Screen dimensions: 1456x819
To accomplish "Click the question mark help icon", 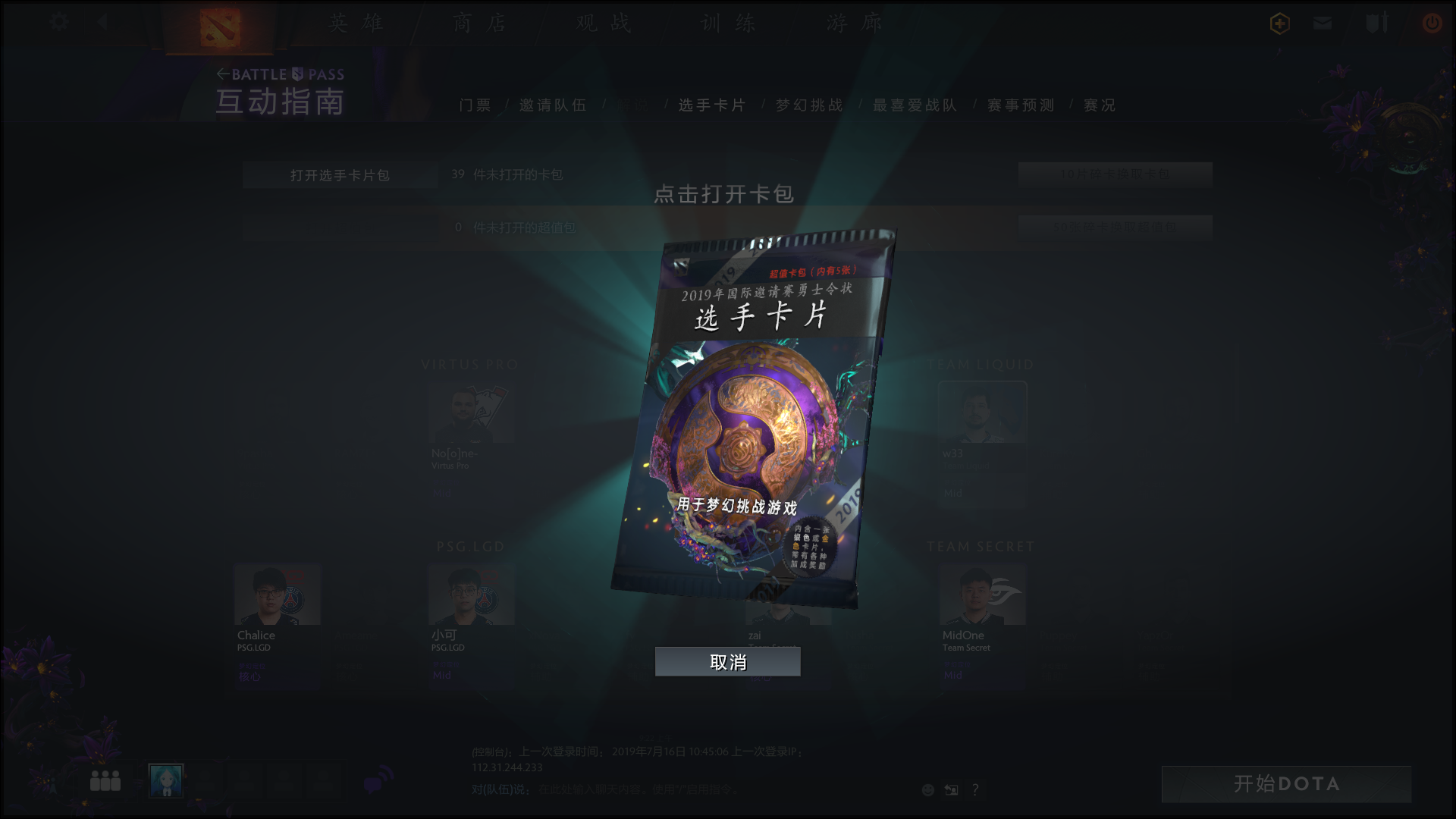I will point(975,789).
